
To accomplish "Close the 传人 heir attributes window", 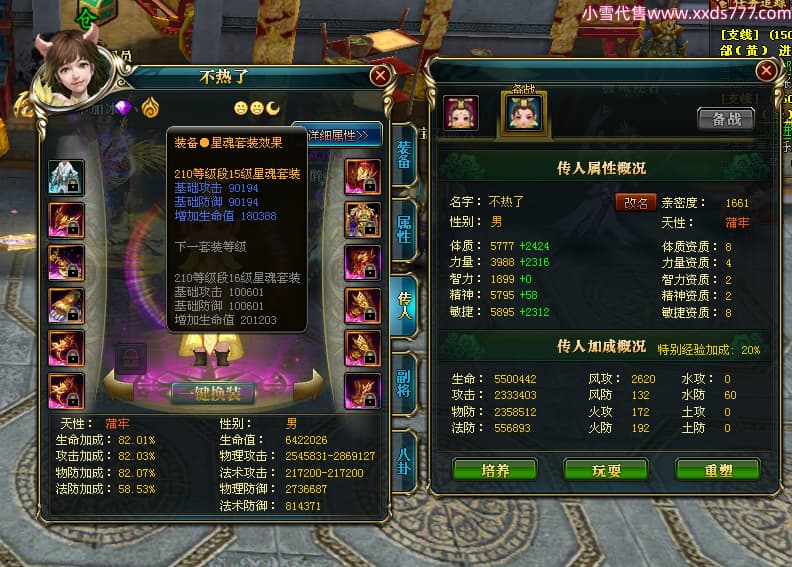I will coord(765,70).
